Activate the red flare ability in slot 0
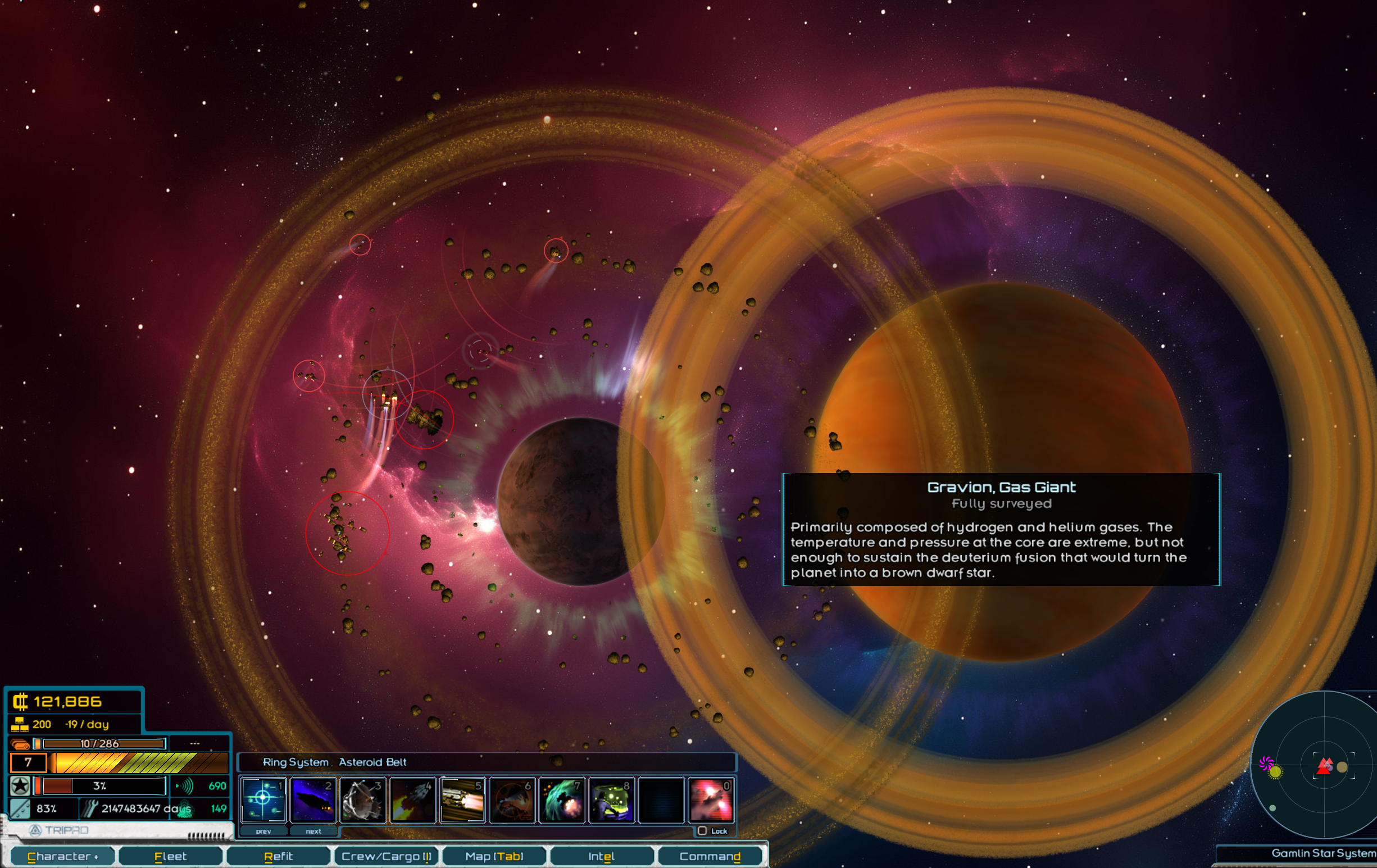Screen dimensions: 1377x868 (711, 799)
